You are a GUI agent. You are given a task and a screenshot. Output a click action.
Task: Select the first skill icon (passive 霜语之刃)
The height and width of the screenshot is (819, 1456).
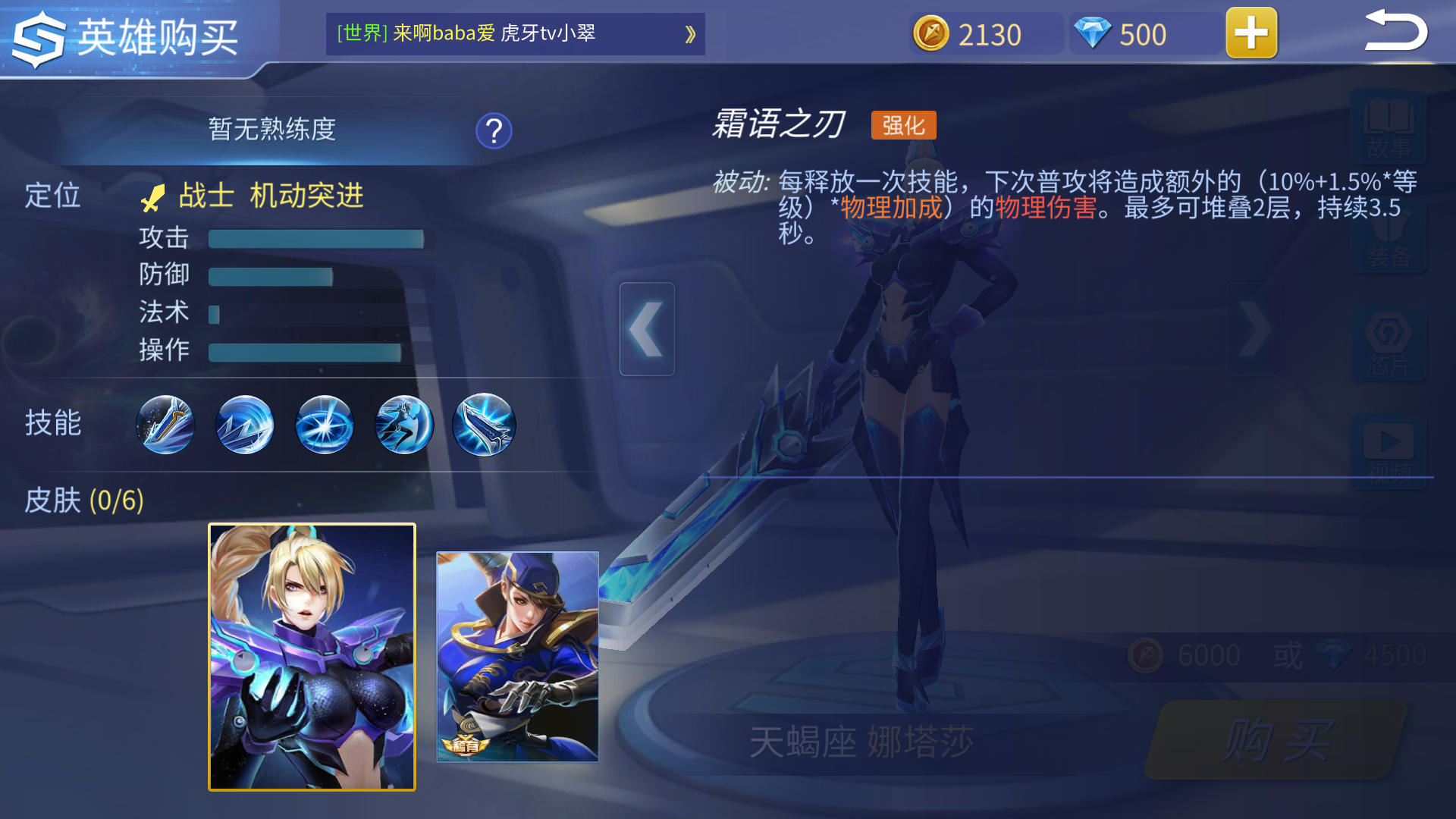tap(165, 425)
